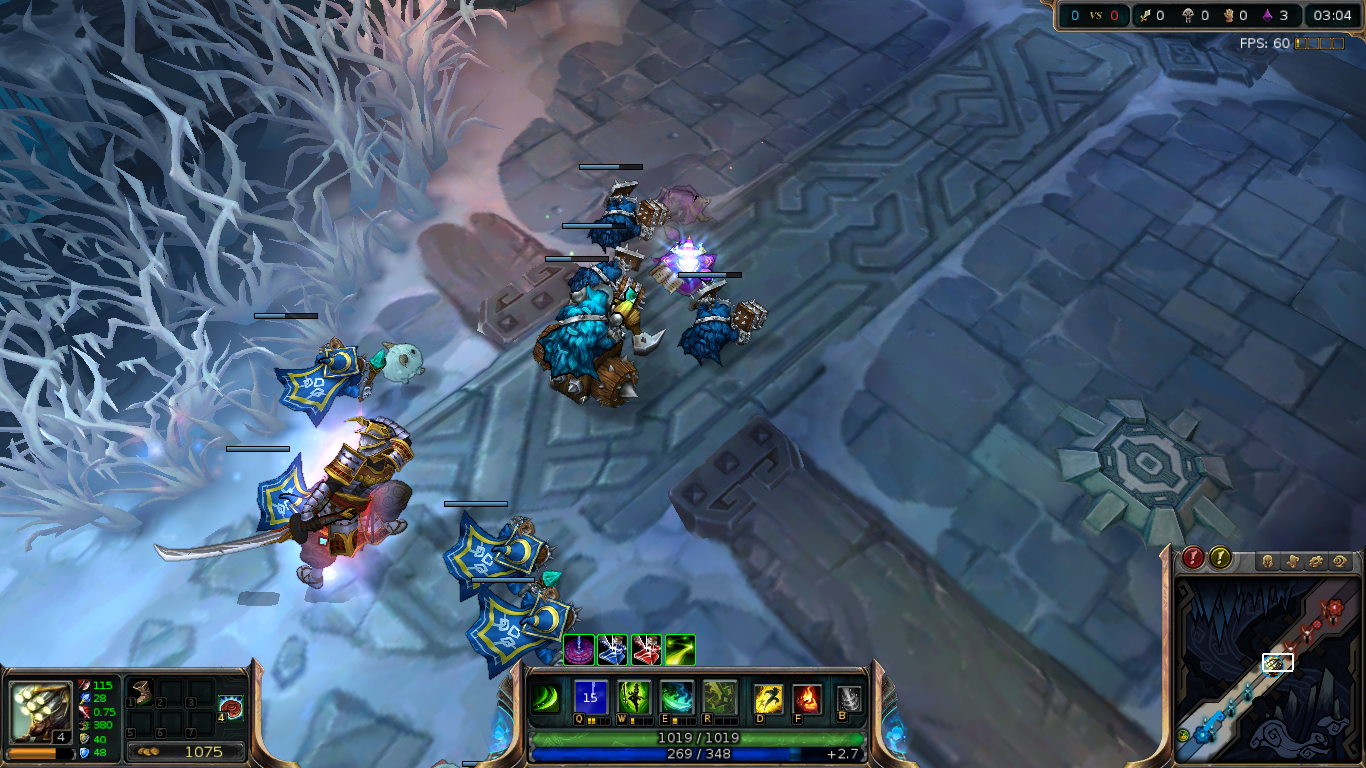Click the Ignite summoner spell F icon

click(x=808, y=697)
